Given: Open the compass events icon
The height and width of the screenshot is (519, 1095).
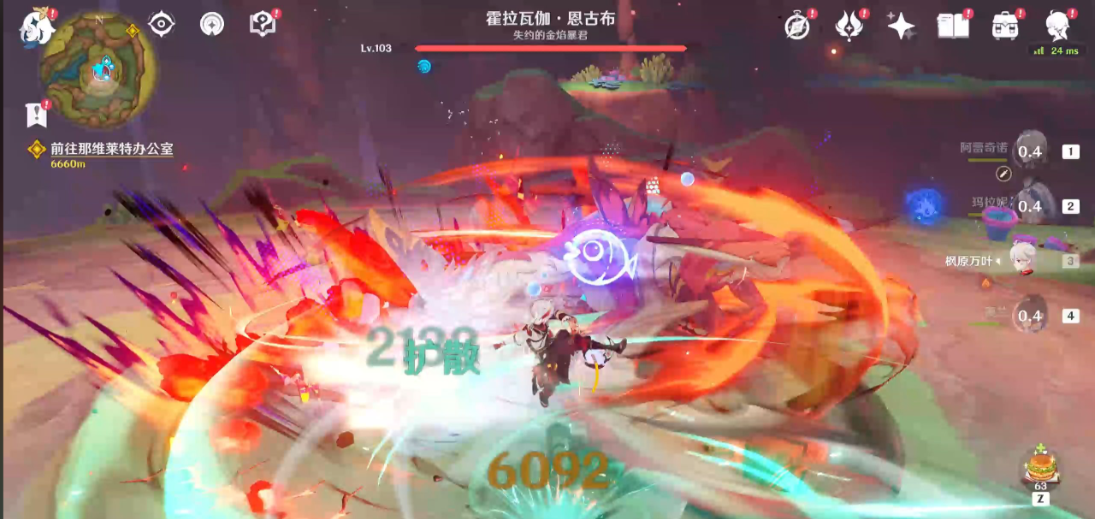Looking at the screenshot, I should click(x=797, y=26).
